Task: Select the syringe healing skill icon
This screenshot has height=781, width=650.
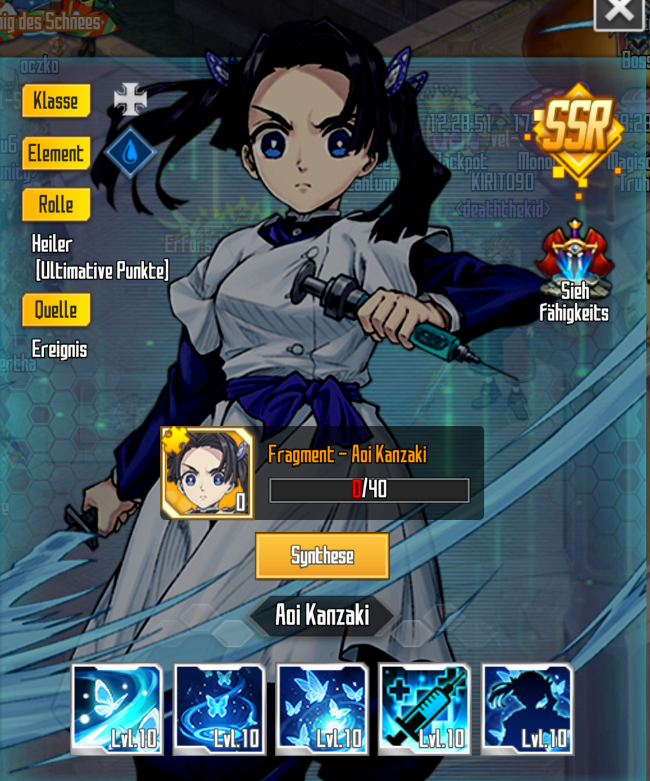Action: click(x=424, y=708)
